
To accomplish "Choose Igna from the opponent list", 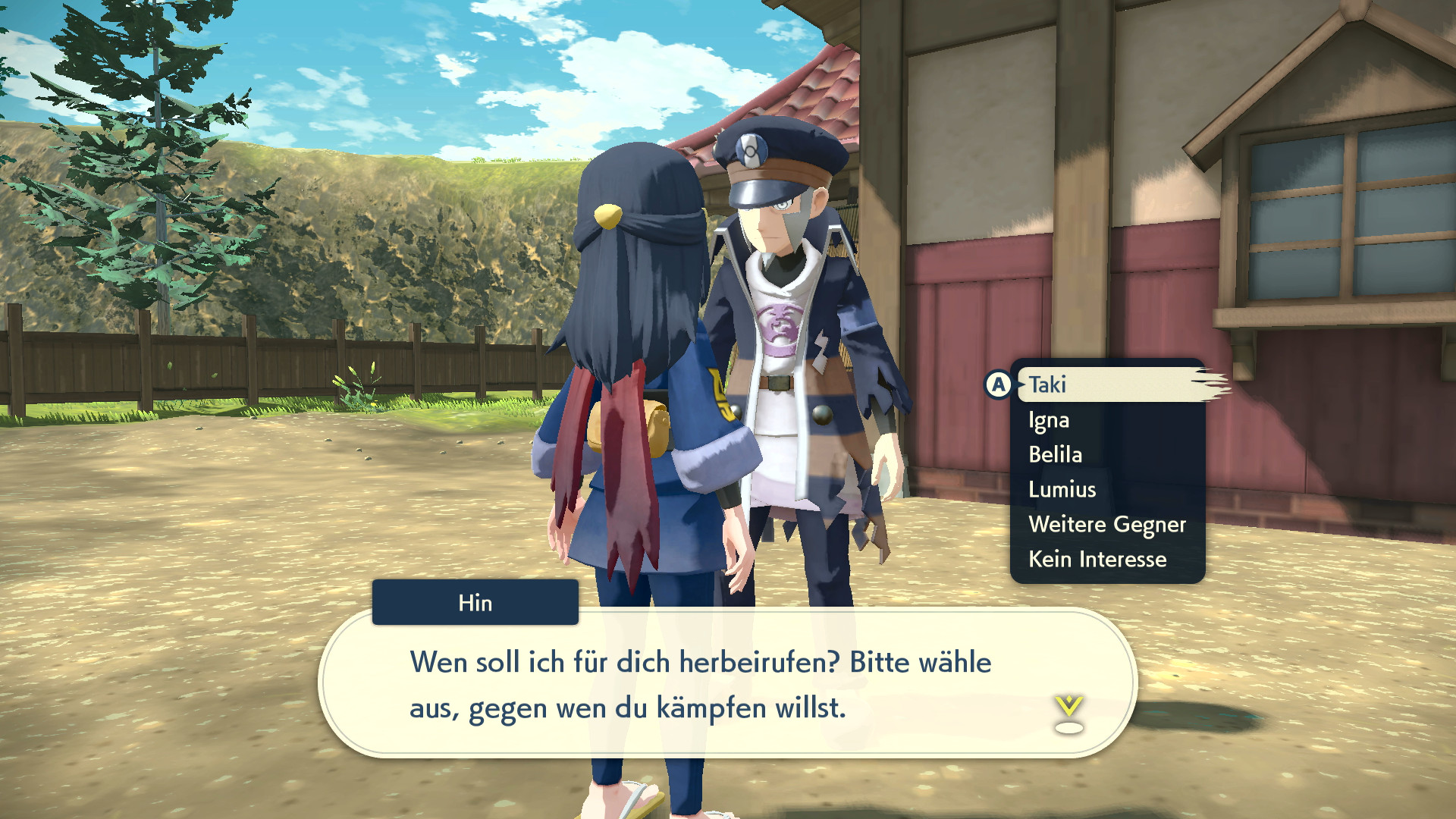I will tap(1049, 420).
